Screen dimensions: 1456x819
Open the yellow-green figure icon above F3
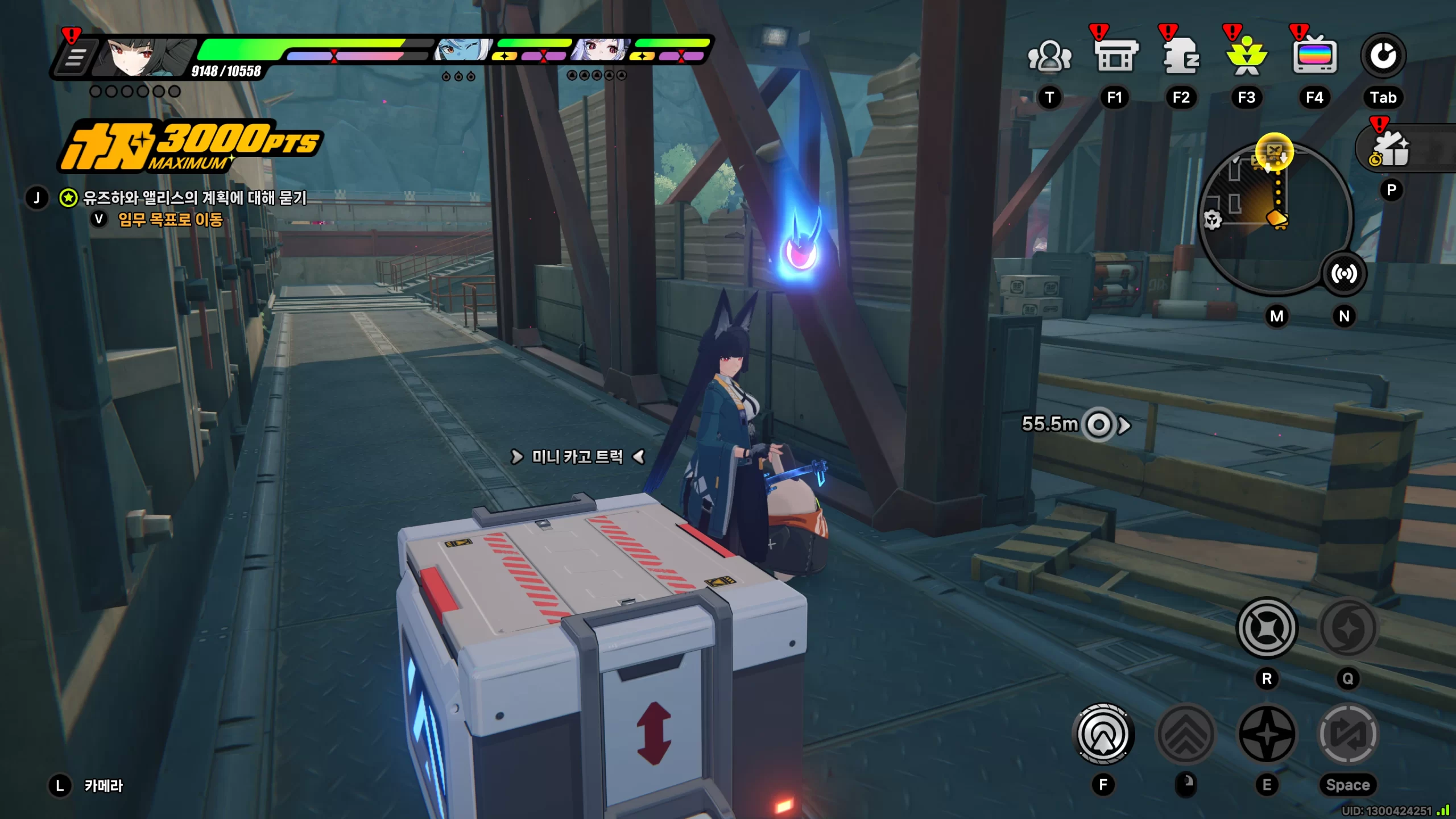click(x=1246, y=57)
